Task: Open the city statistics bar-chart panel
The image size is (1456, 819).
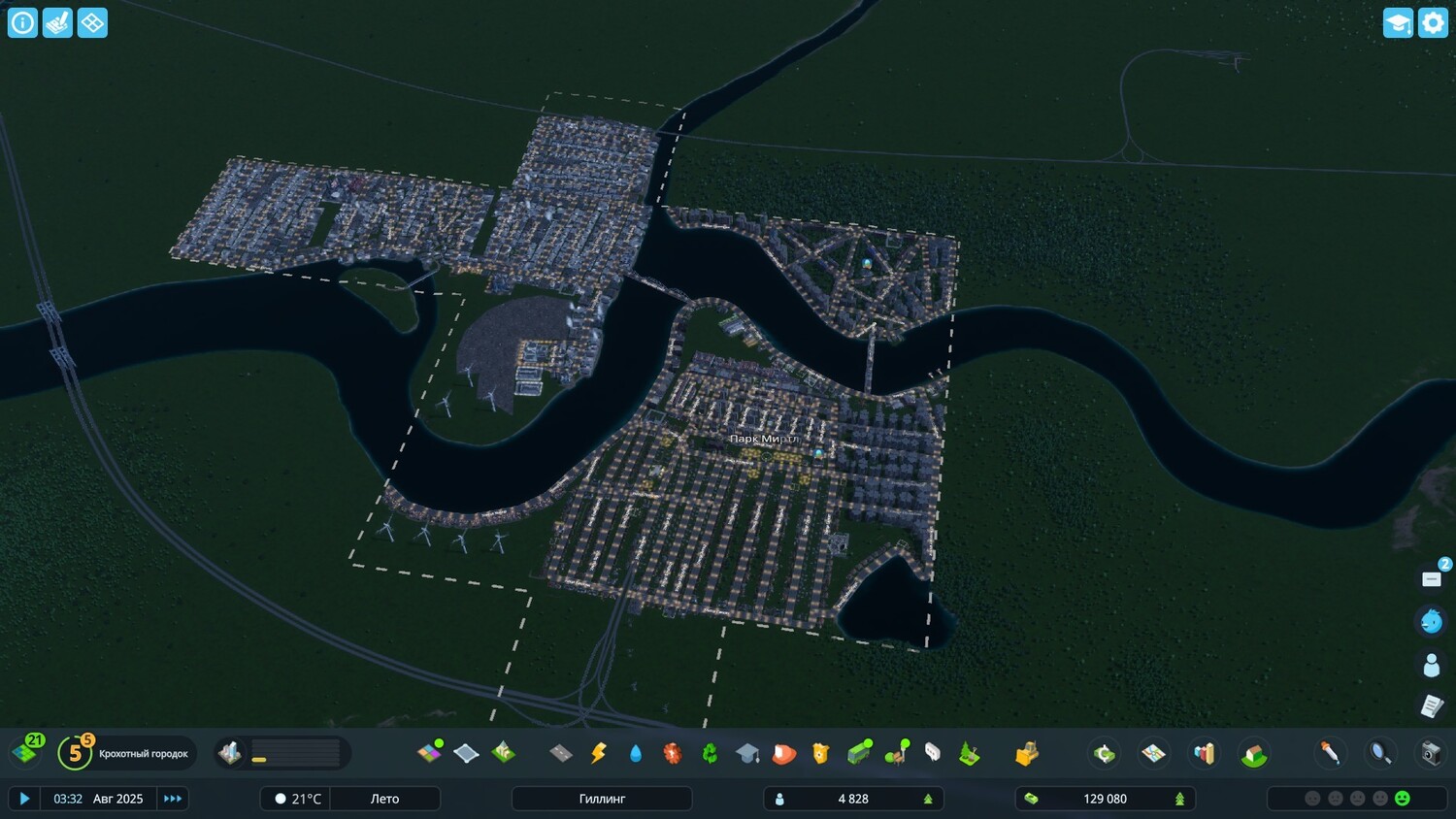Action: 1205,752
